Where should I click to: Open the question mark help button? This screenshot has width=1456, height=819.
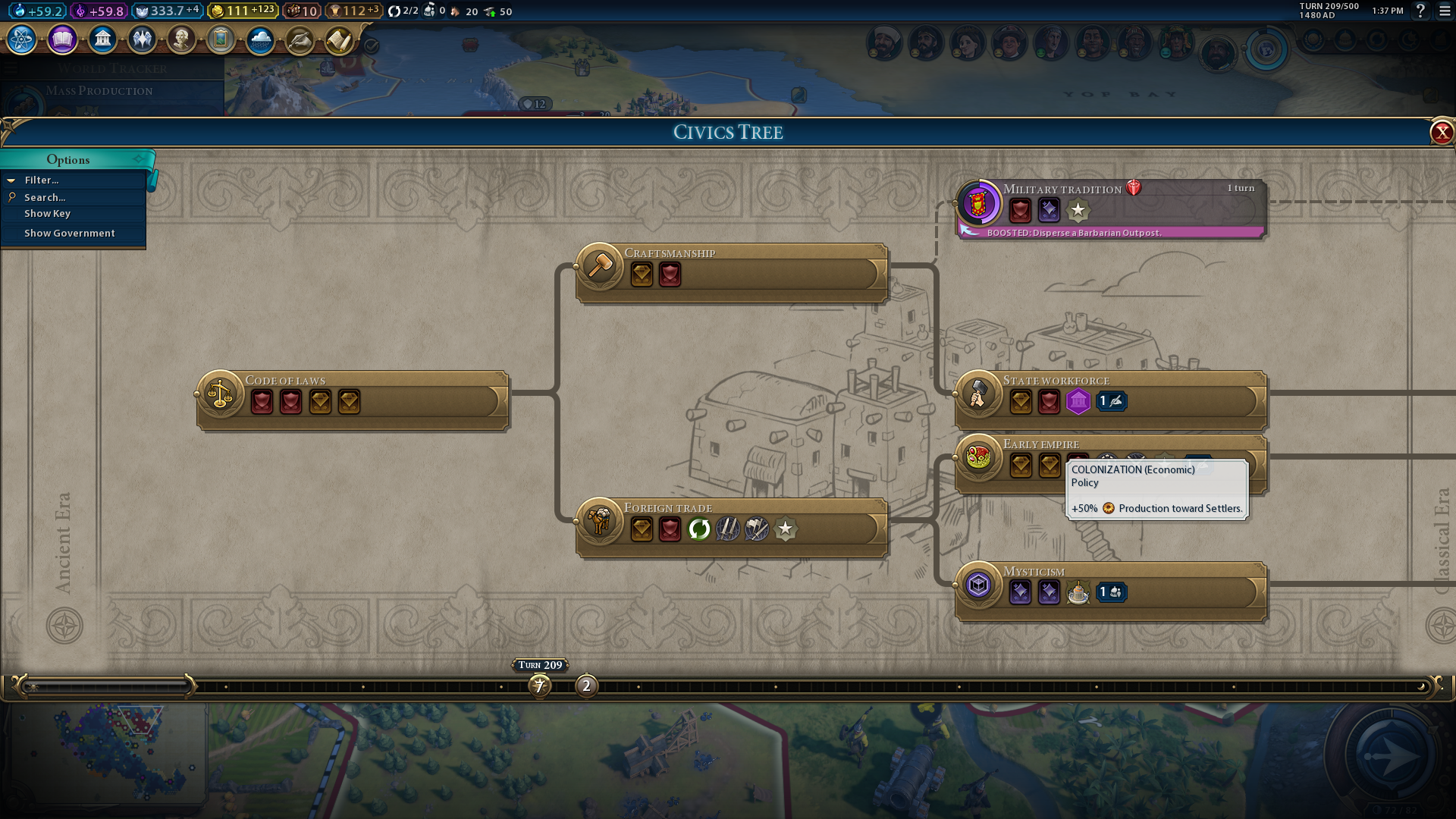point(1420,11)
